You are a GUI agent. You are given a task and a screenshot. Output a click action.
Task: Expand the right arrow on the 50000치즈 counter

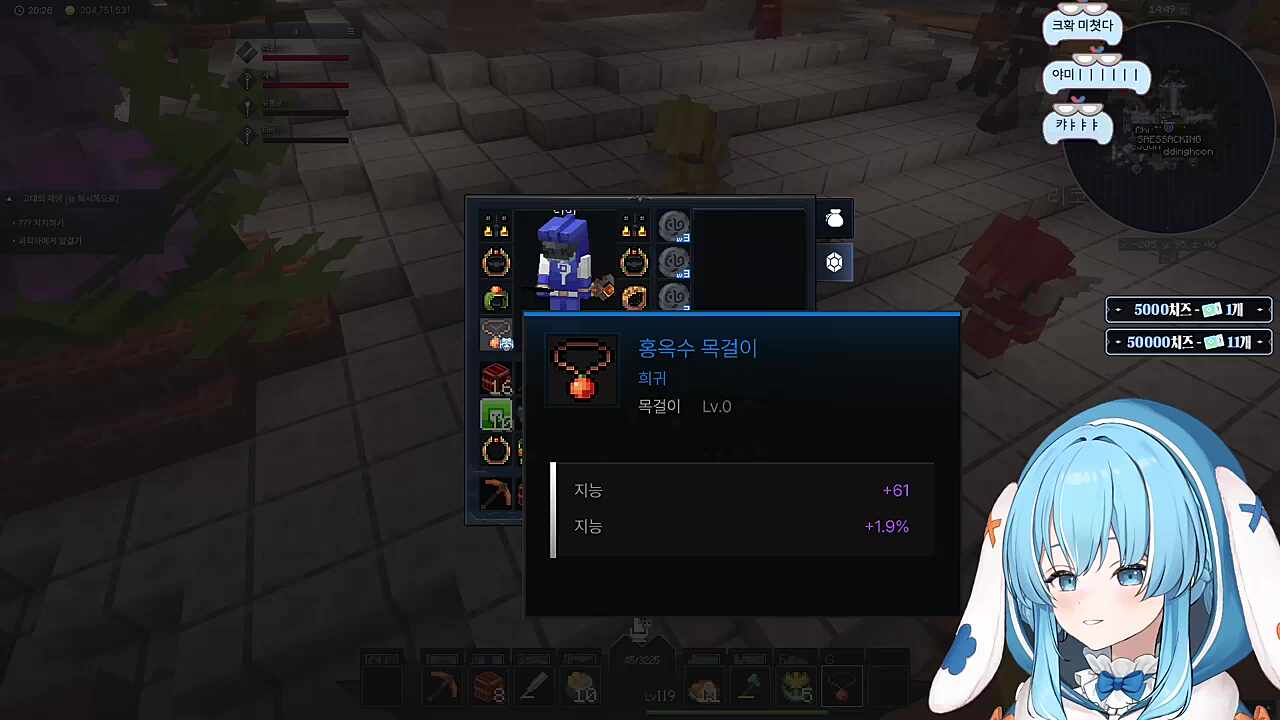(1260, 342)
